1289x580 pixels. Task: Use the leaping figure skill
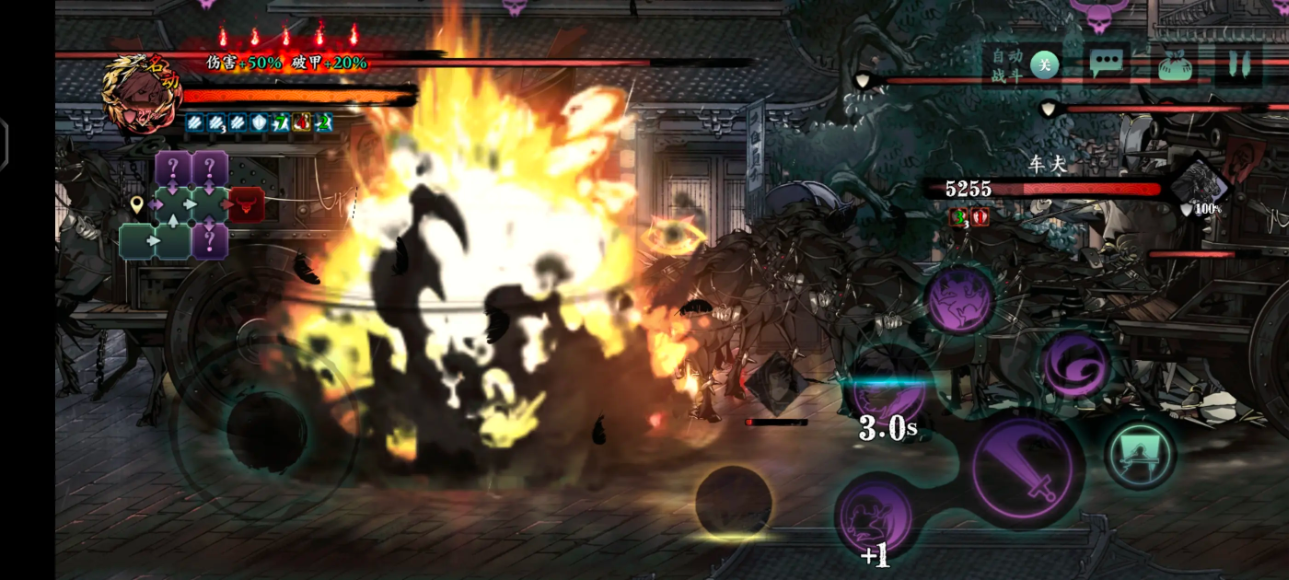[x=958, y=300]
